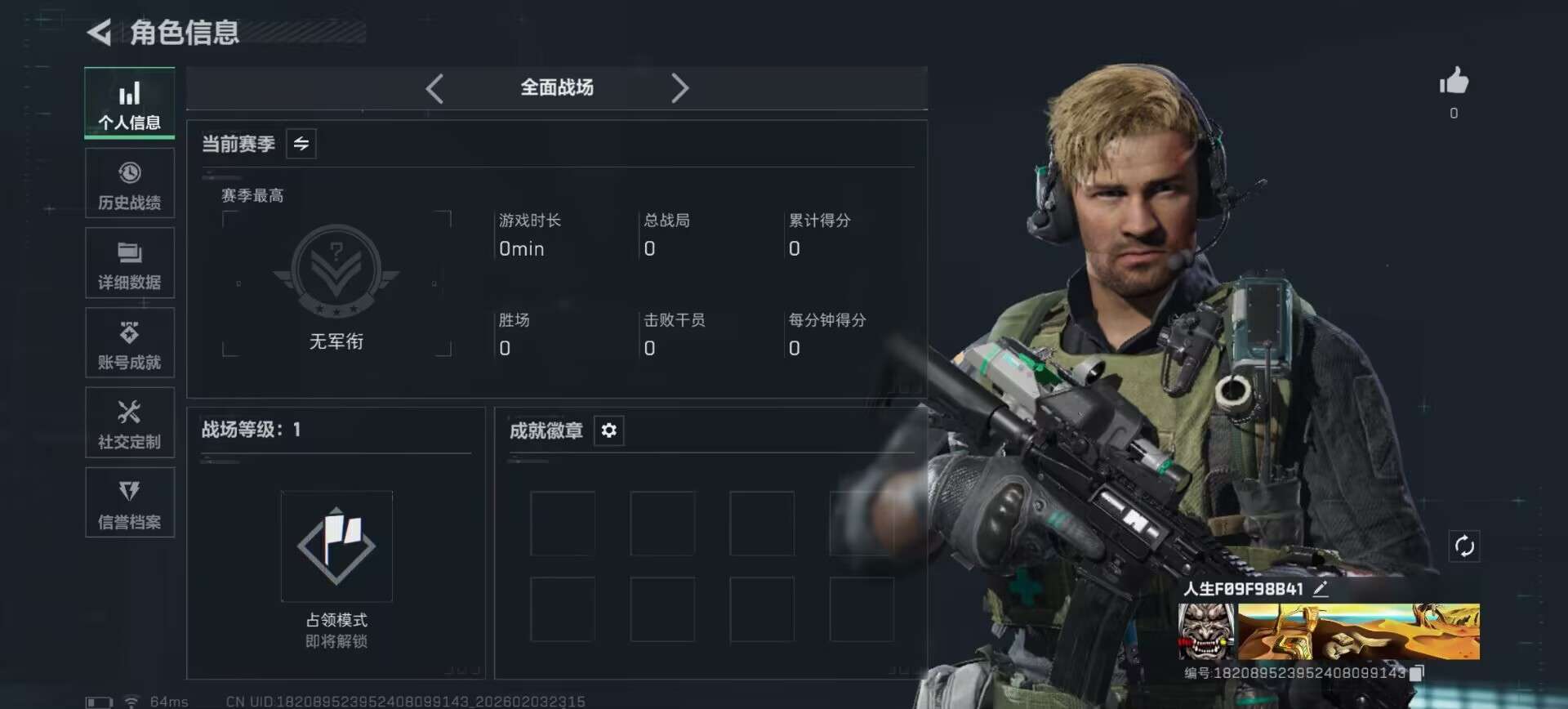This screenshot has height=709, width=1568.
Task: Open the 成就徽章 gear settings
Action: pos(609,430)
